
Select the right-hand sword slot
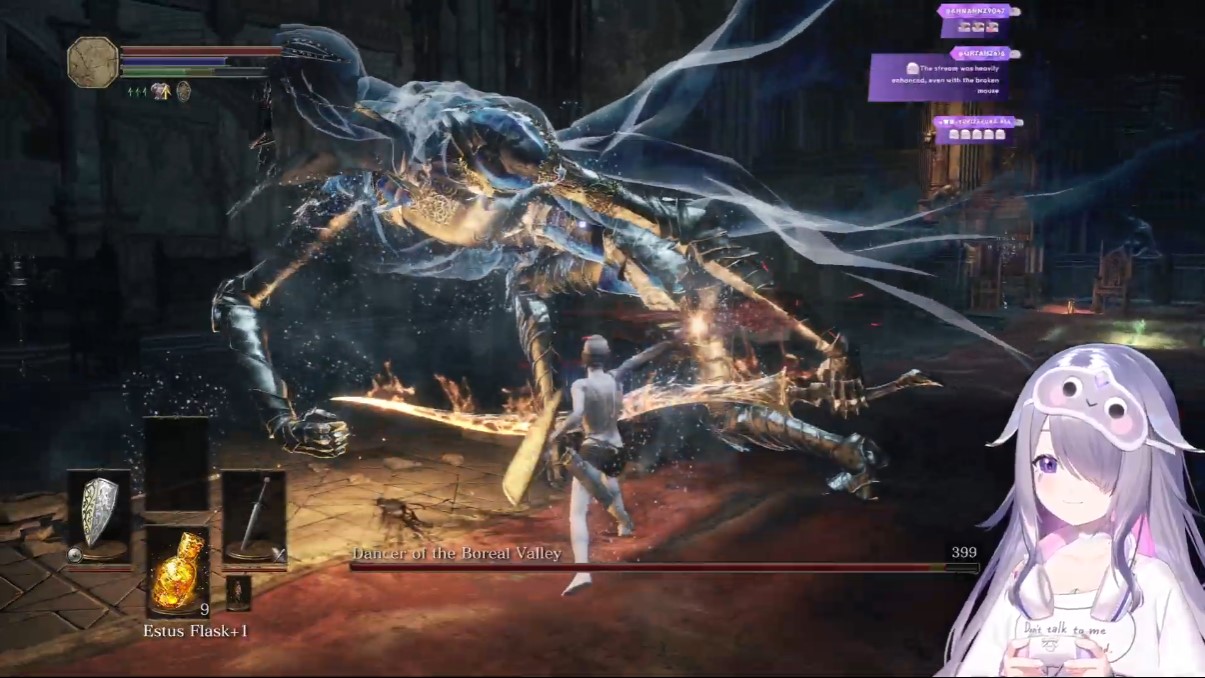tap(254, 516)
